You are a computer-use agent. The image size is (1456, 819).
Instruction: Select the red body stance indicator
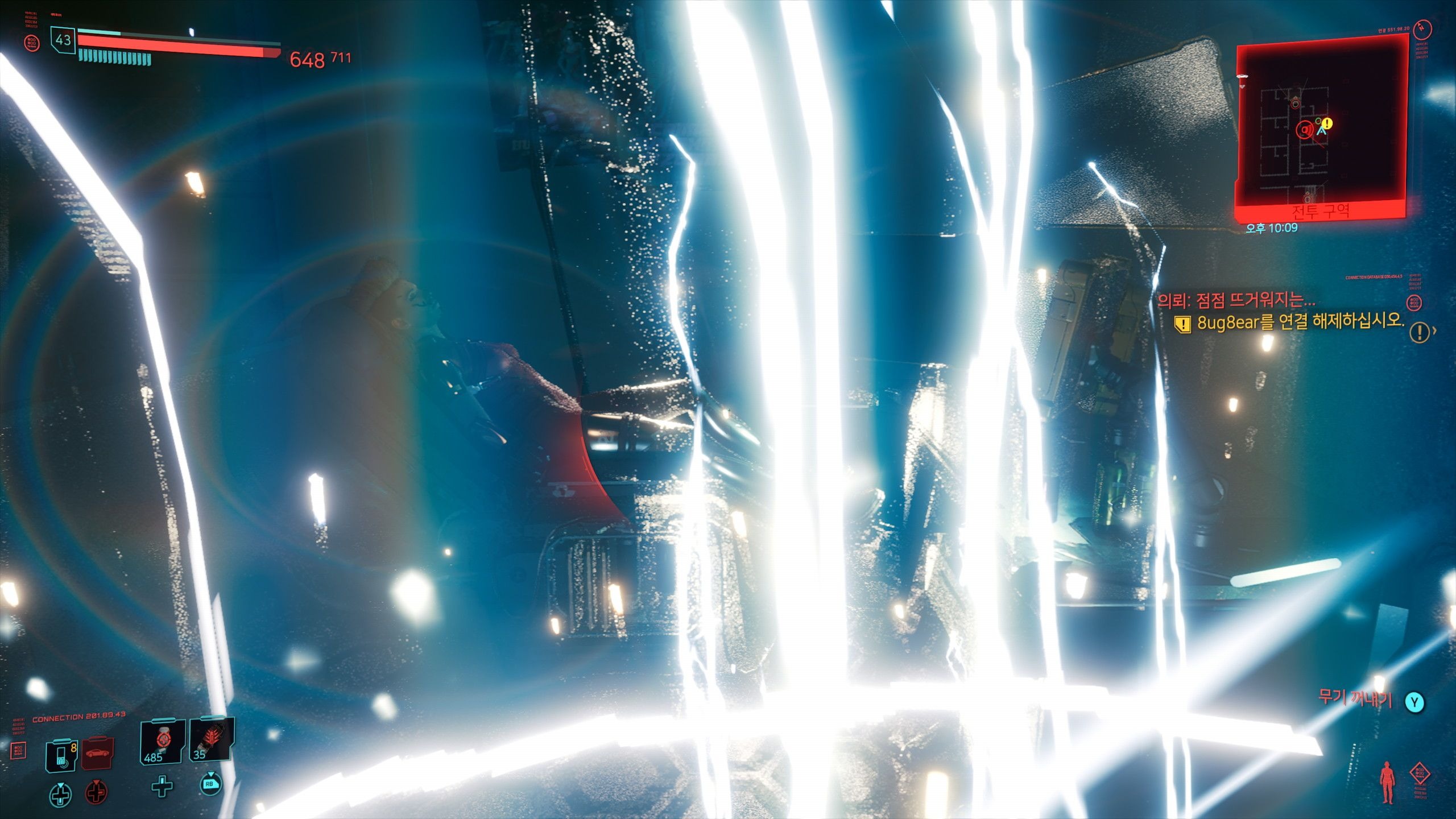coord(1387,781)
